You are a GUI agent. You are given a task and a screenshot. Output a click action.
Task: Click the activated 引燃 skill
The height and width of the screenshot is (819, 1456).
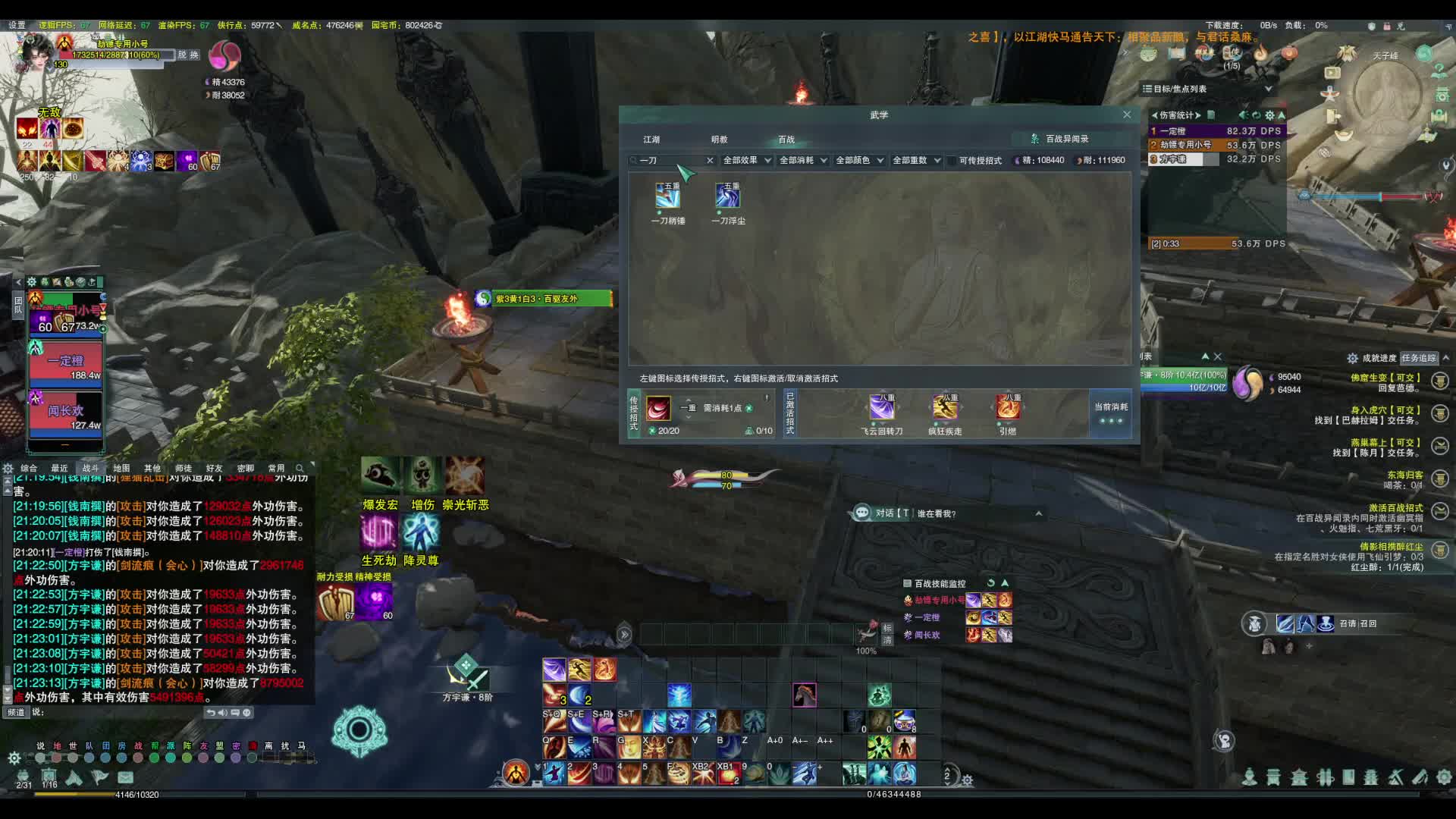[x=1008, y=409]
